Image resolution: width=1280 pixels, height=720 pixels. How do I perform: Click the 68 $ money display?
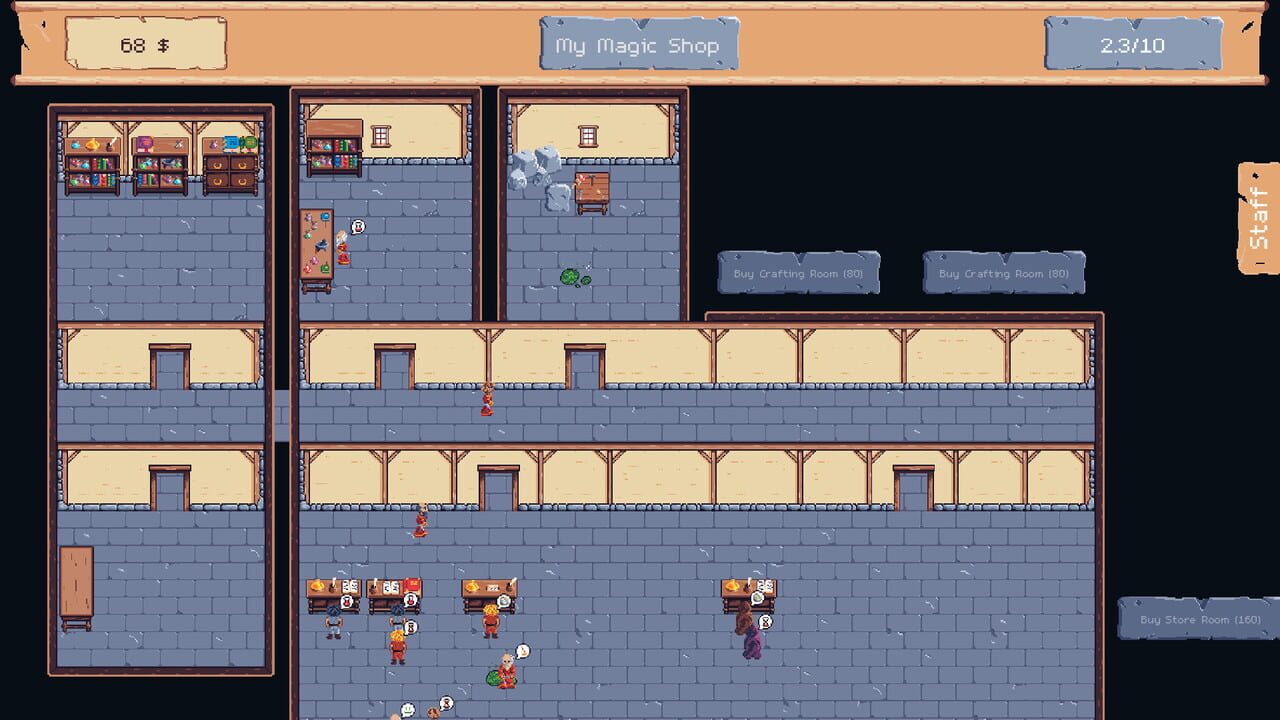(145, 45)
